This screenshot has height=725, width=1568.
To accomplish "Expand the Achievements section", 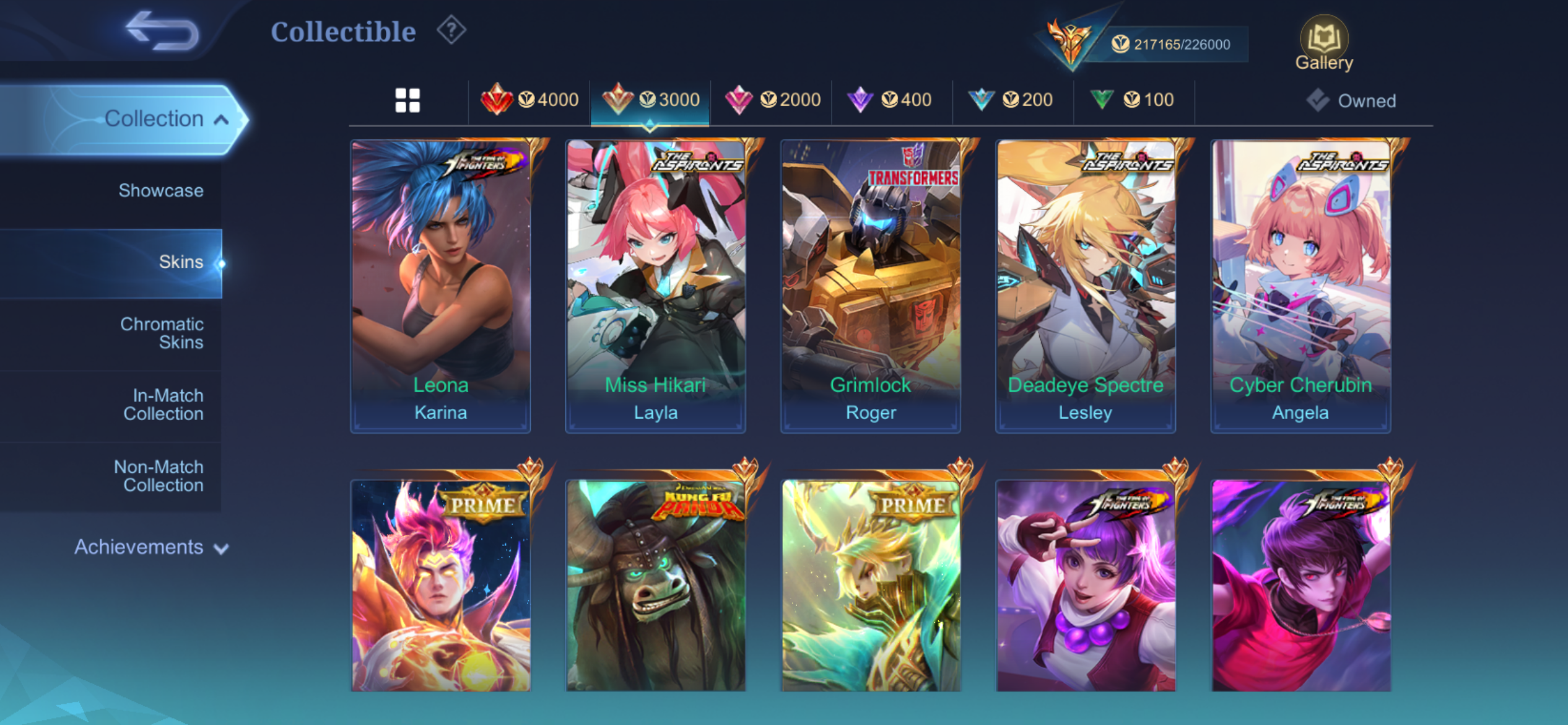I will click(x=150, y=547).
